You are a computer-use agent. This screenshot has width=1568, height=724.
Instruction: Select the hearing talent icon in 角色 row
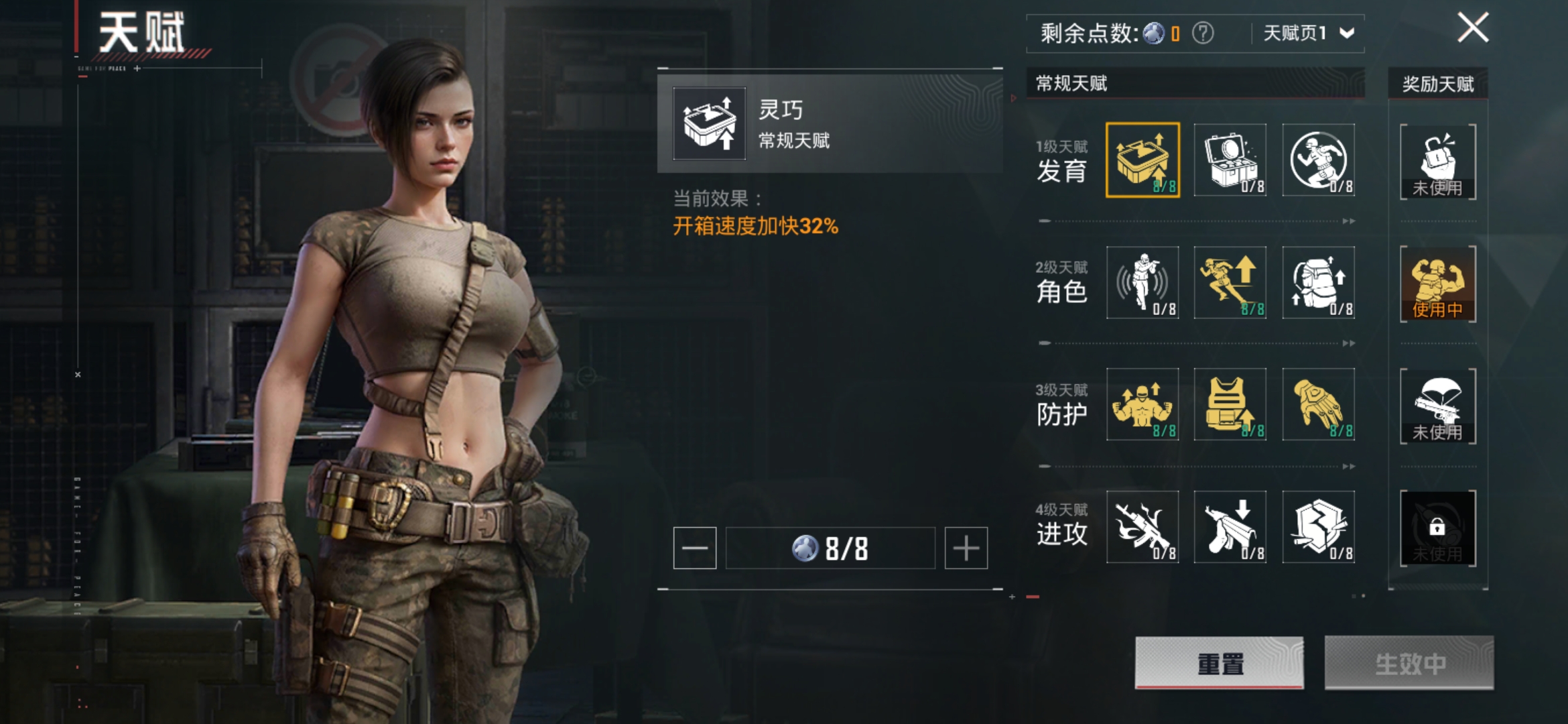(1142, 283)
